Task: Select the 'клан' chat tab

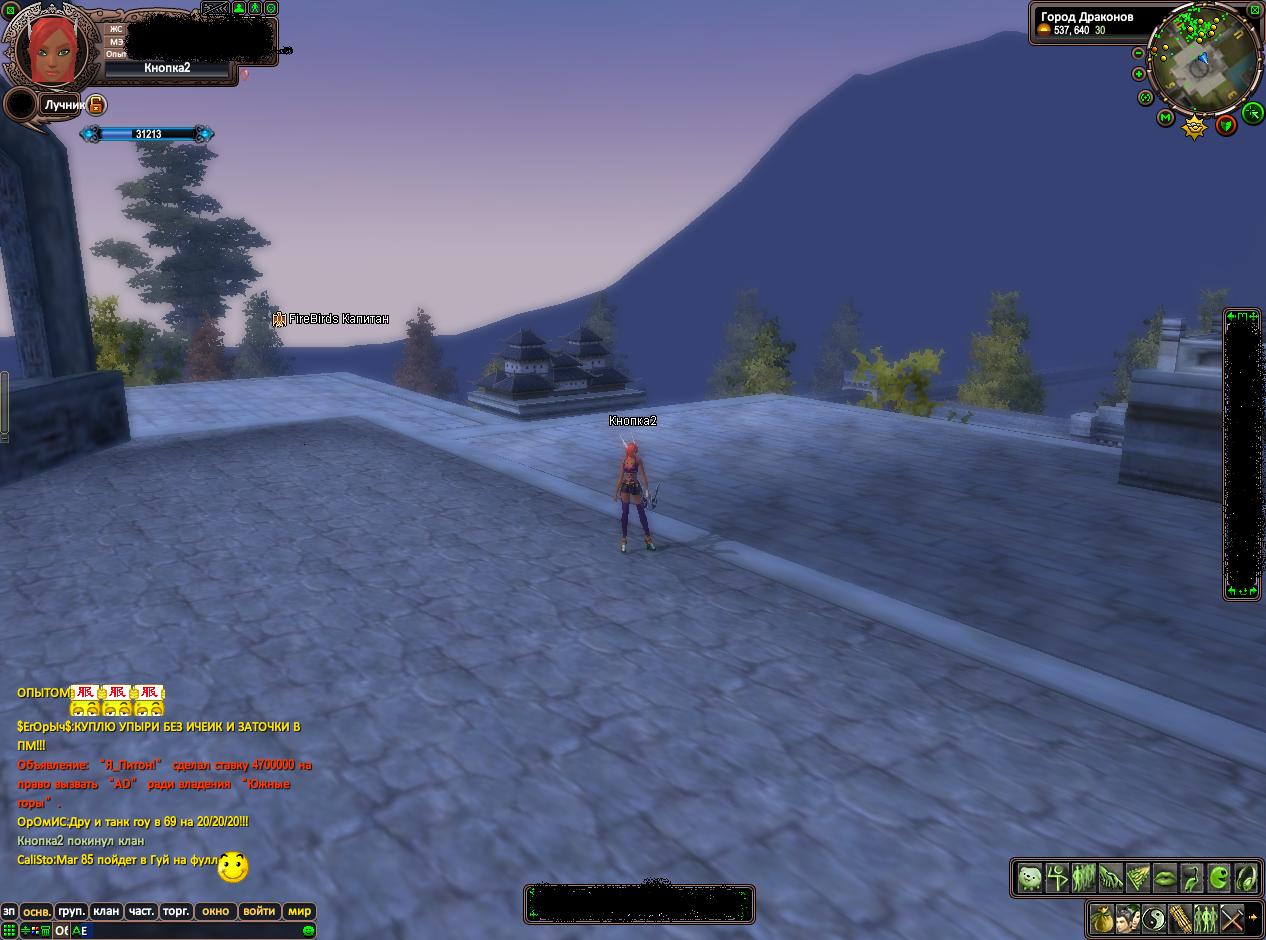Action: tap(106, 911)
